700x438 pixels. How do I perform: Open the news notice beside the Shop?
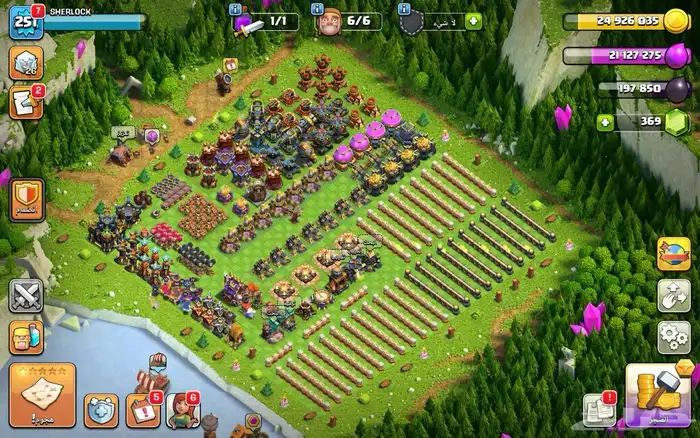click(x=599, y=410)
